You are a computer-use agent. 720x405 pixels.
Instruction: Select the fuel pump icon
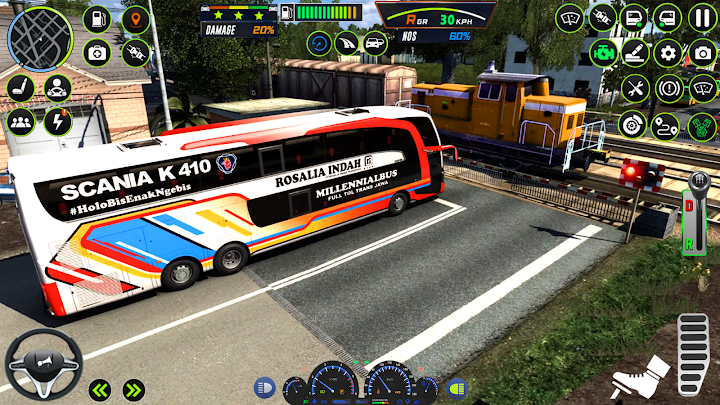[x=97, y=19]
